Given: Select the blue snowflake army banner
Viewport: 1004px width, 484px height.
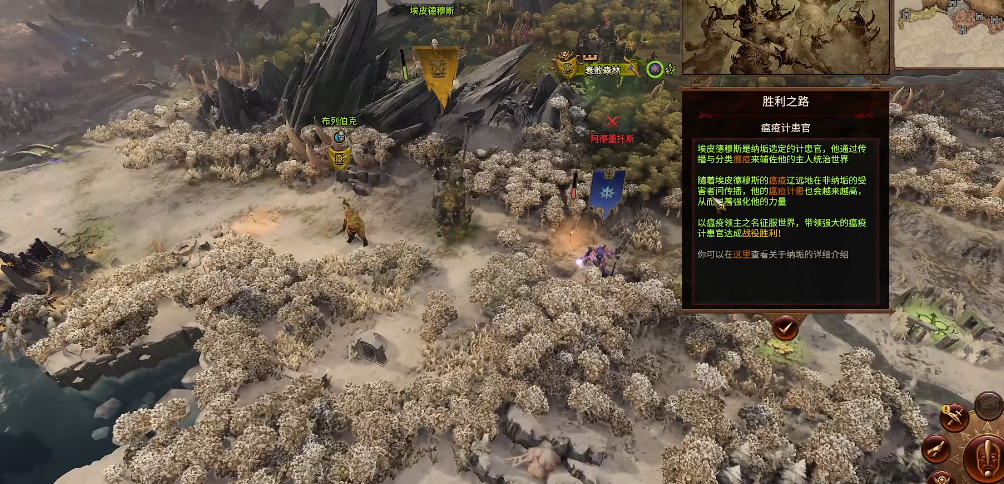Looking at the screenshot, I should pyautogui.click(x=607, y=188).
